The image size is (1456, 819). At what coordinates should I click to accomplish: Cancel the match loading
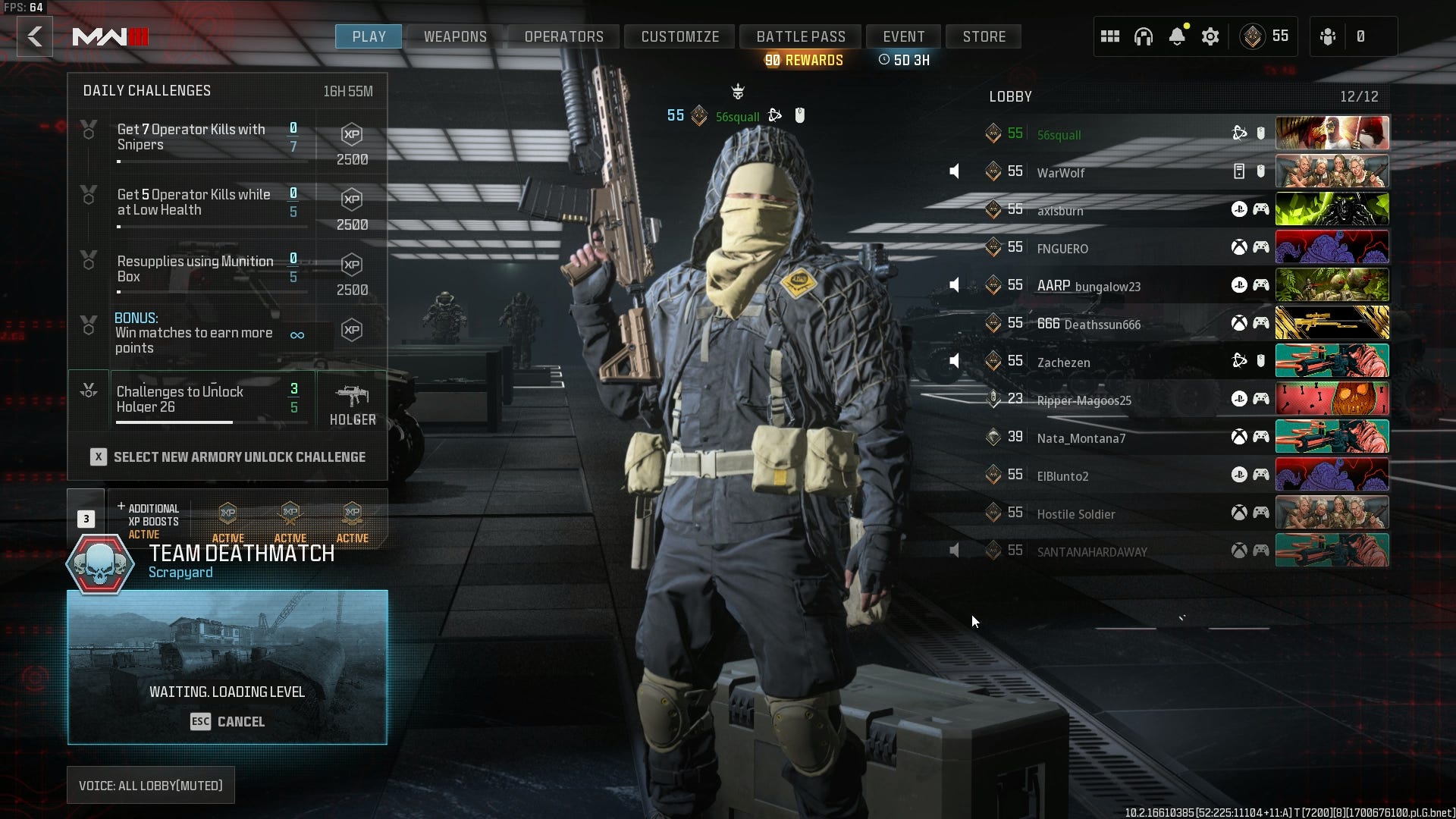(227, 721)
